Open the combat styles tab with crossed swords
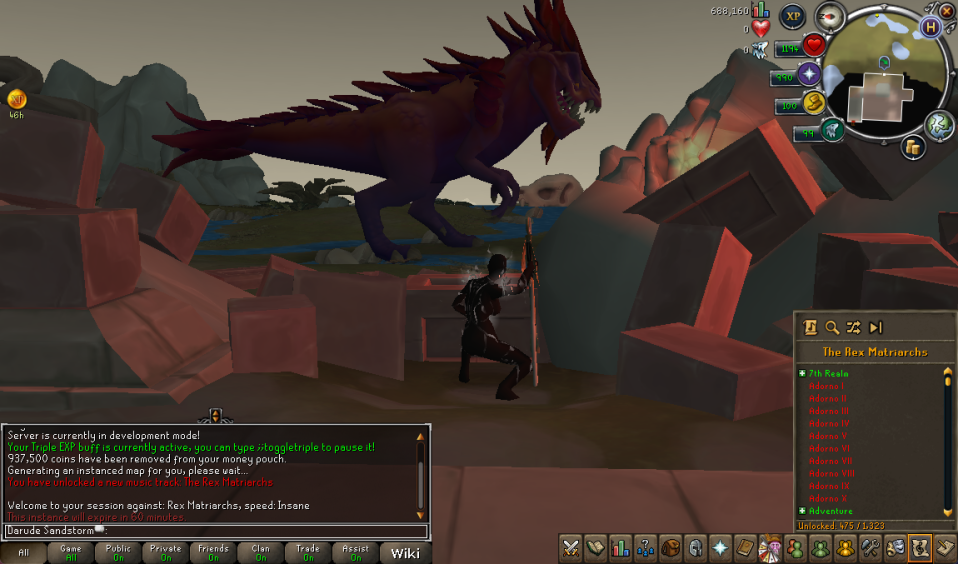 click(571, 548)
